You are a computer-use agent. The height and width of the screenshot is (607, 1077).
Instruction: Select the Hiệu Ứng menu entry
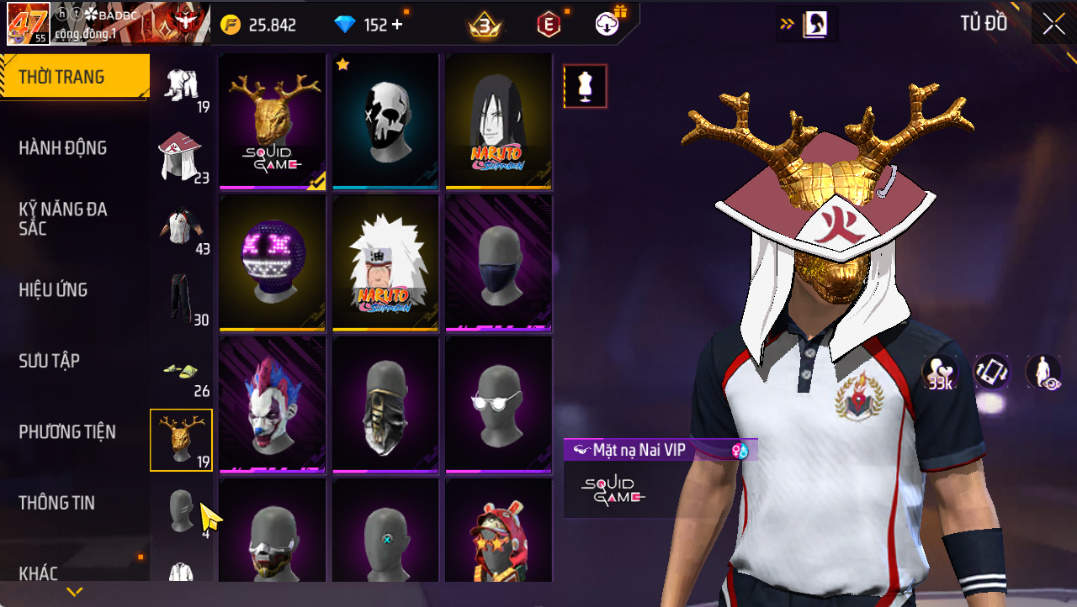coord(53,290)
